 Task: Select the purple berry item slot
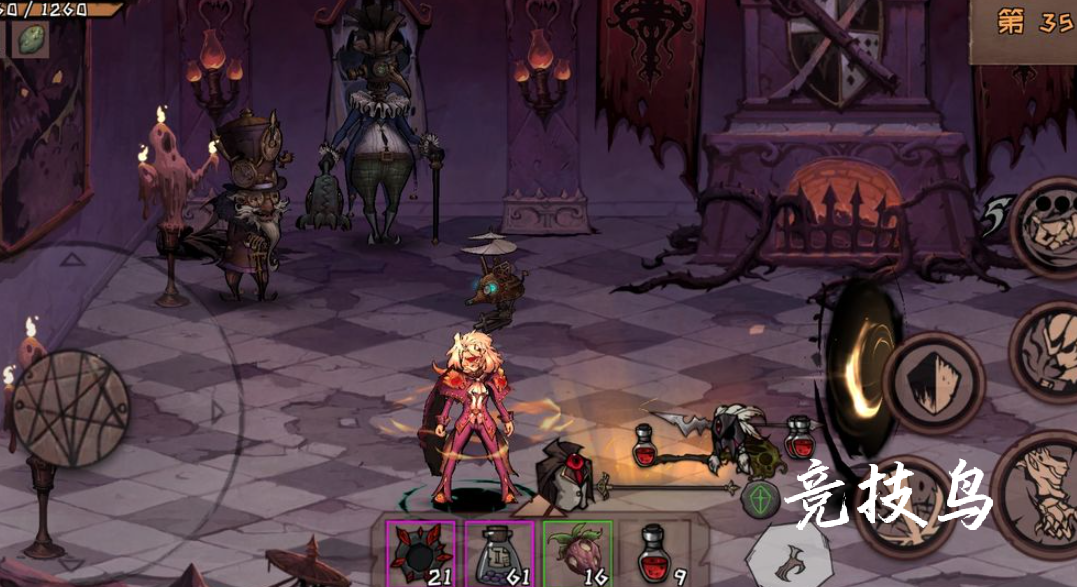[x=578, y=553]
